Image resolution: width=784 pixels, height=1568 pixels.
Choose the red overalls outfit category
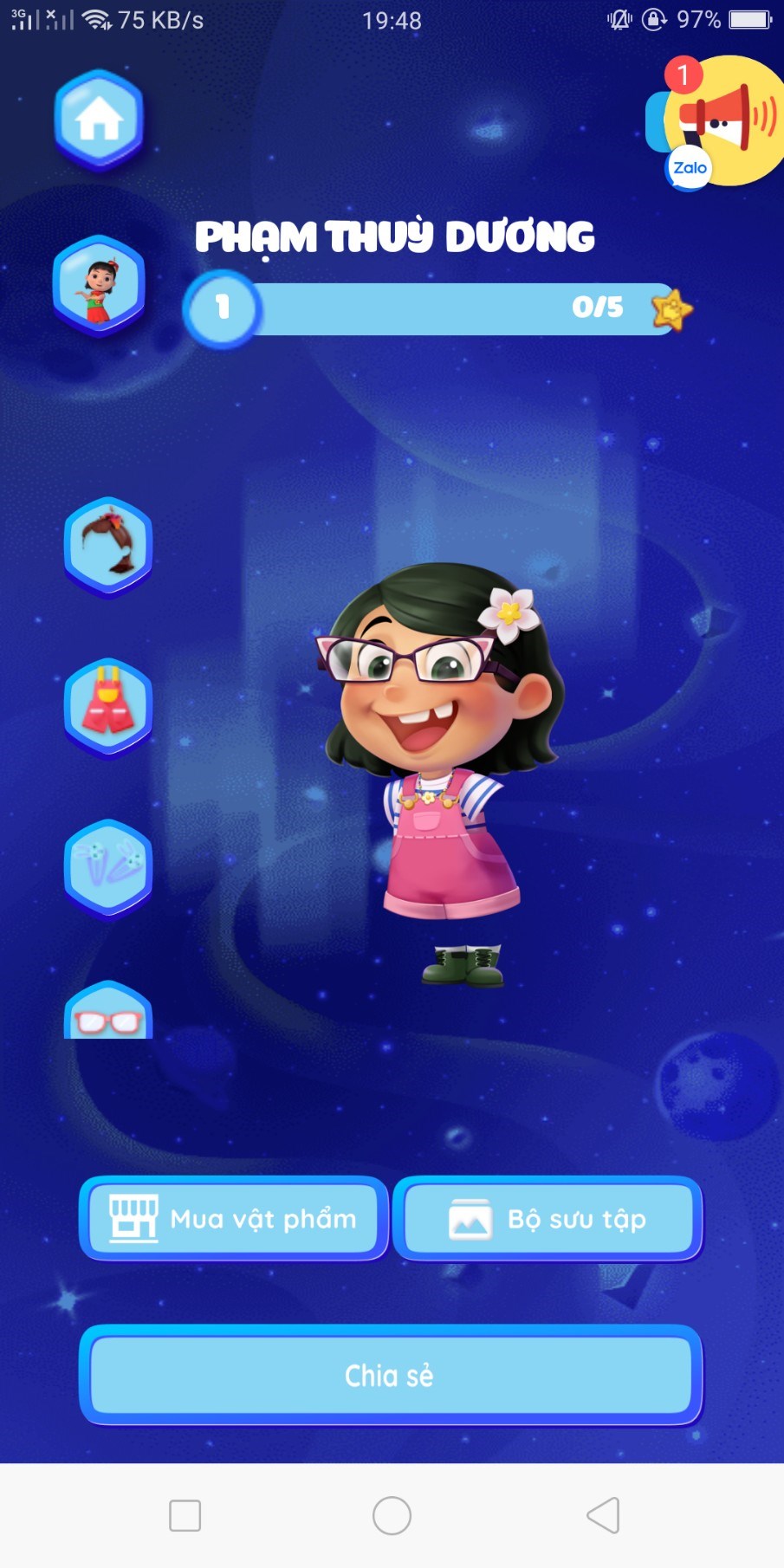point(108,707)
